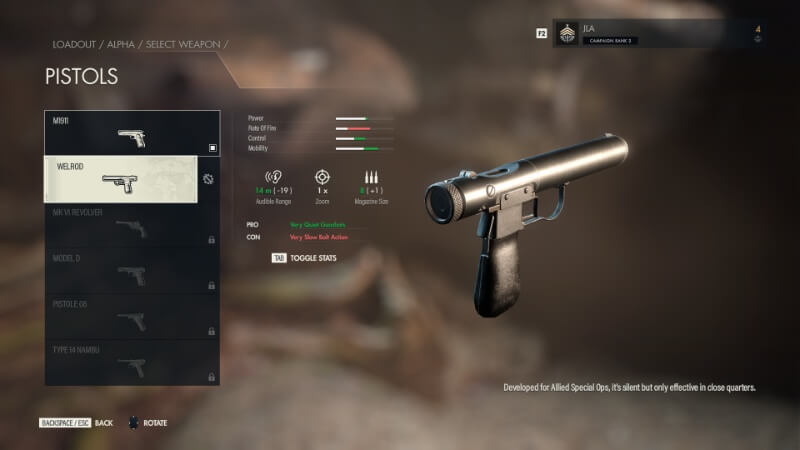800x450 pixels.
Task: Open Welrod customization gear icon
Action: coord(208,180)
